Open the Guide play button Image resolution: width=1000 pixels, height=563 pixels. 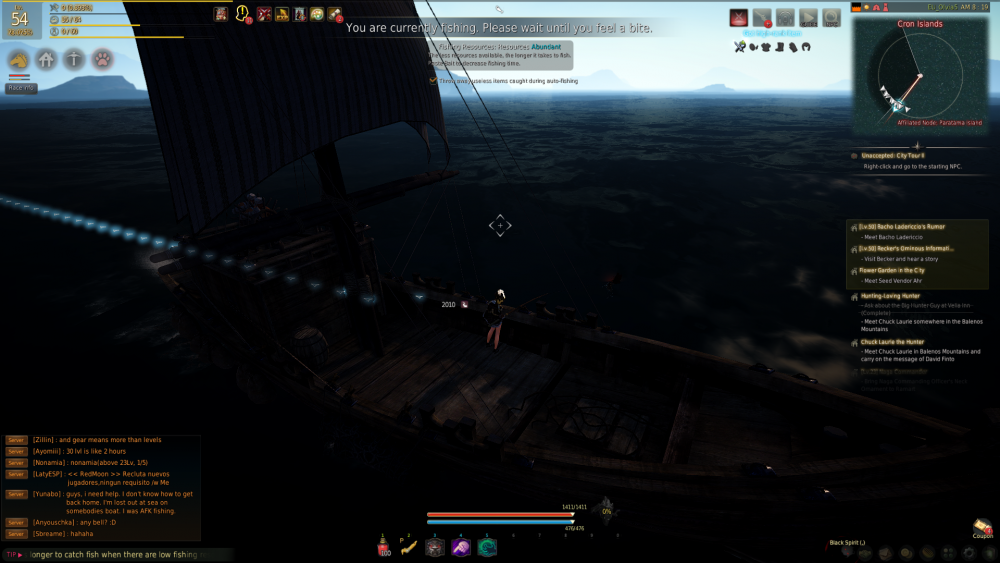808,17
